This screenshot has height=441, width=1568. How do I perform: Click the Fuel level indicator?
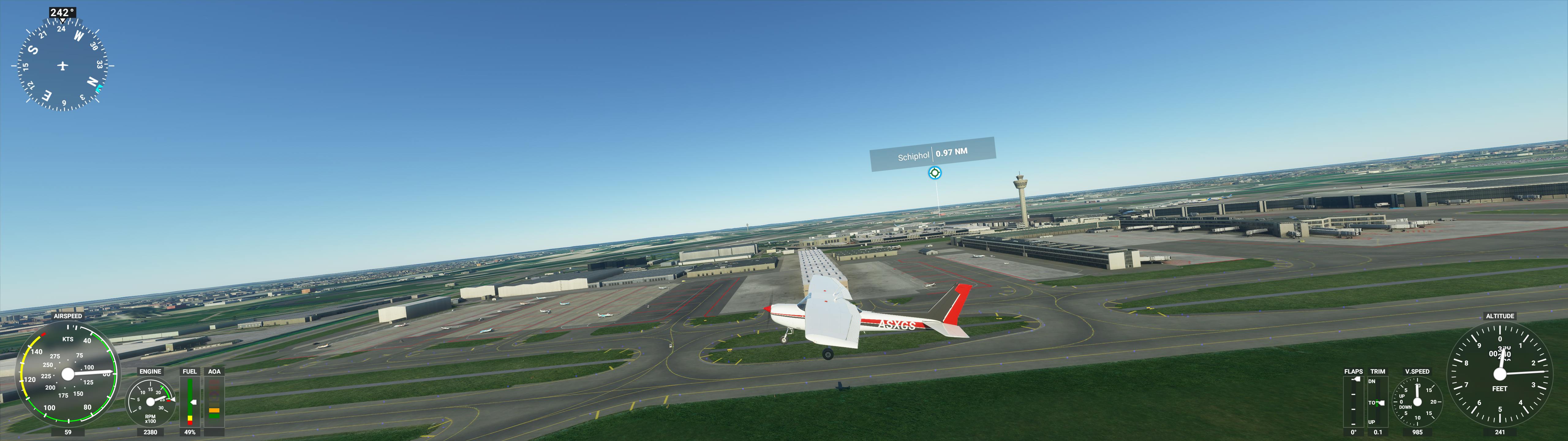click(190, 402)
